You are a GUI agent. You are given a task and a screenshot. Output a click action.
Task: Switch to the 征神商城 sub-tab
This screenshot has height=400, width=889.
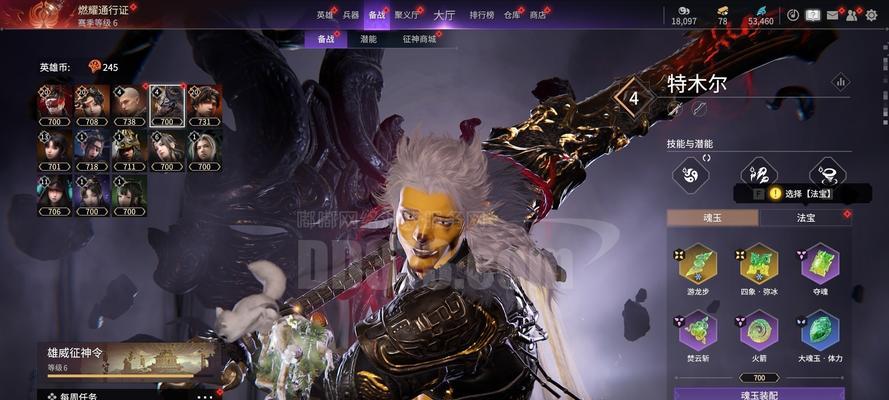tap(419, 39)
